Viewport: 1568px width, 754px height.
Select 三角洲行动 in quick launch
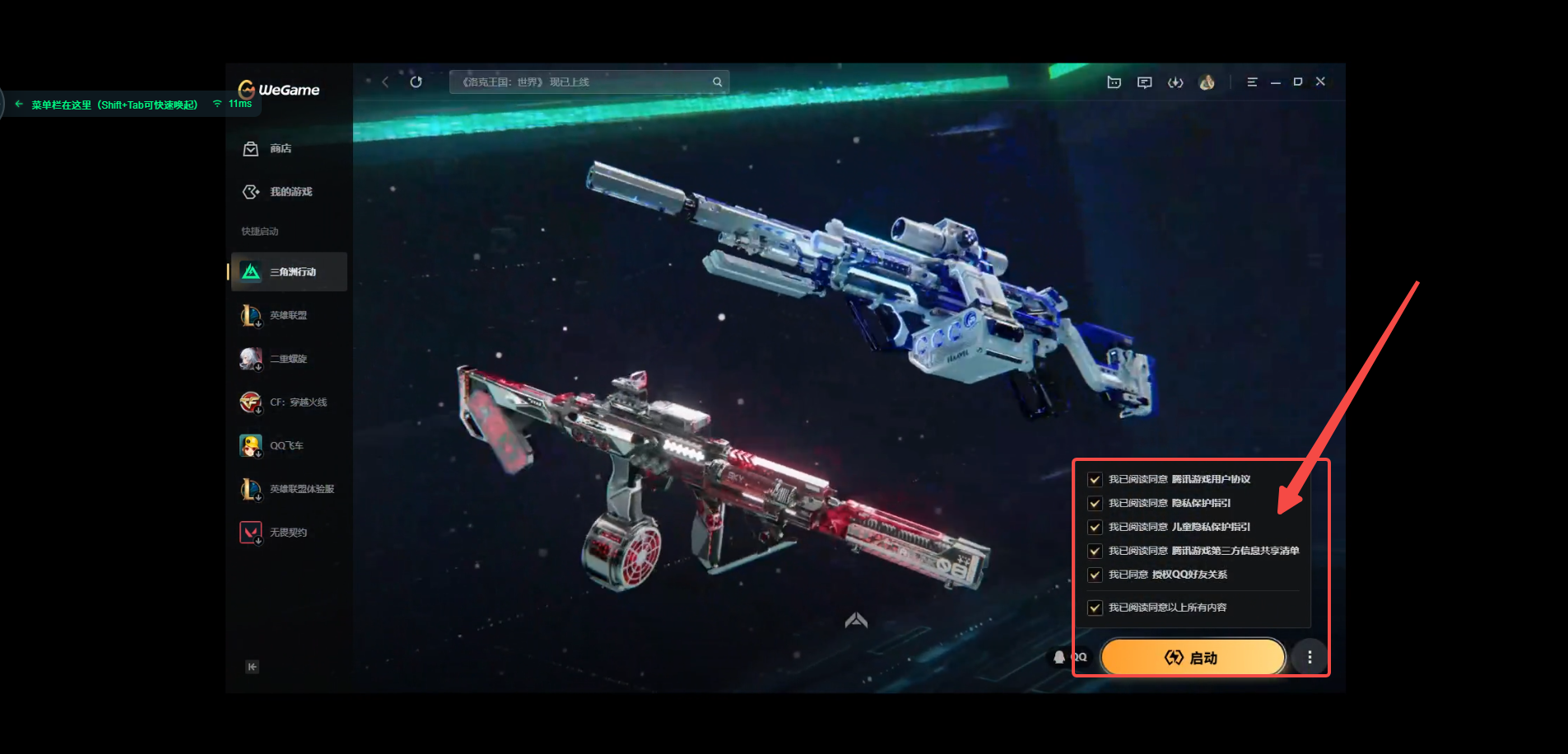[x=289, y=272]
